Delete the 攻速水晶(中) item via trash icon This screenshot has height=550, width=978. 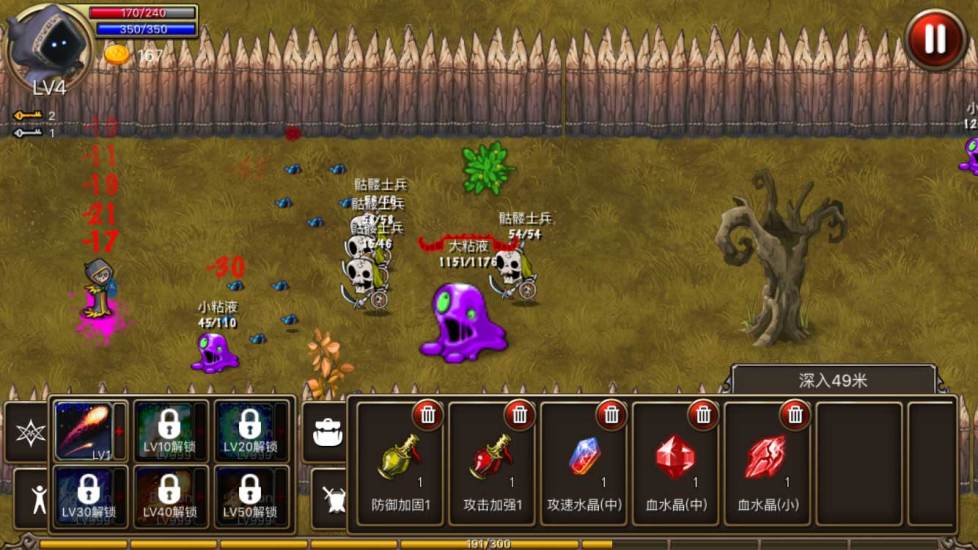(x=611, y=414)
